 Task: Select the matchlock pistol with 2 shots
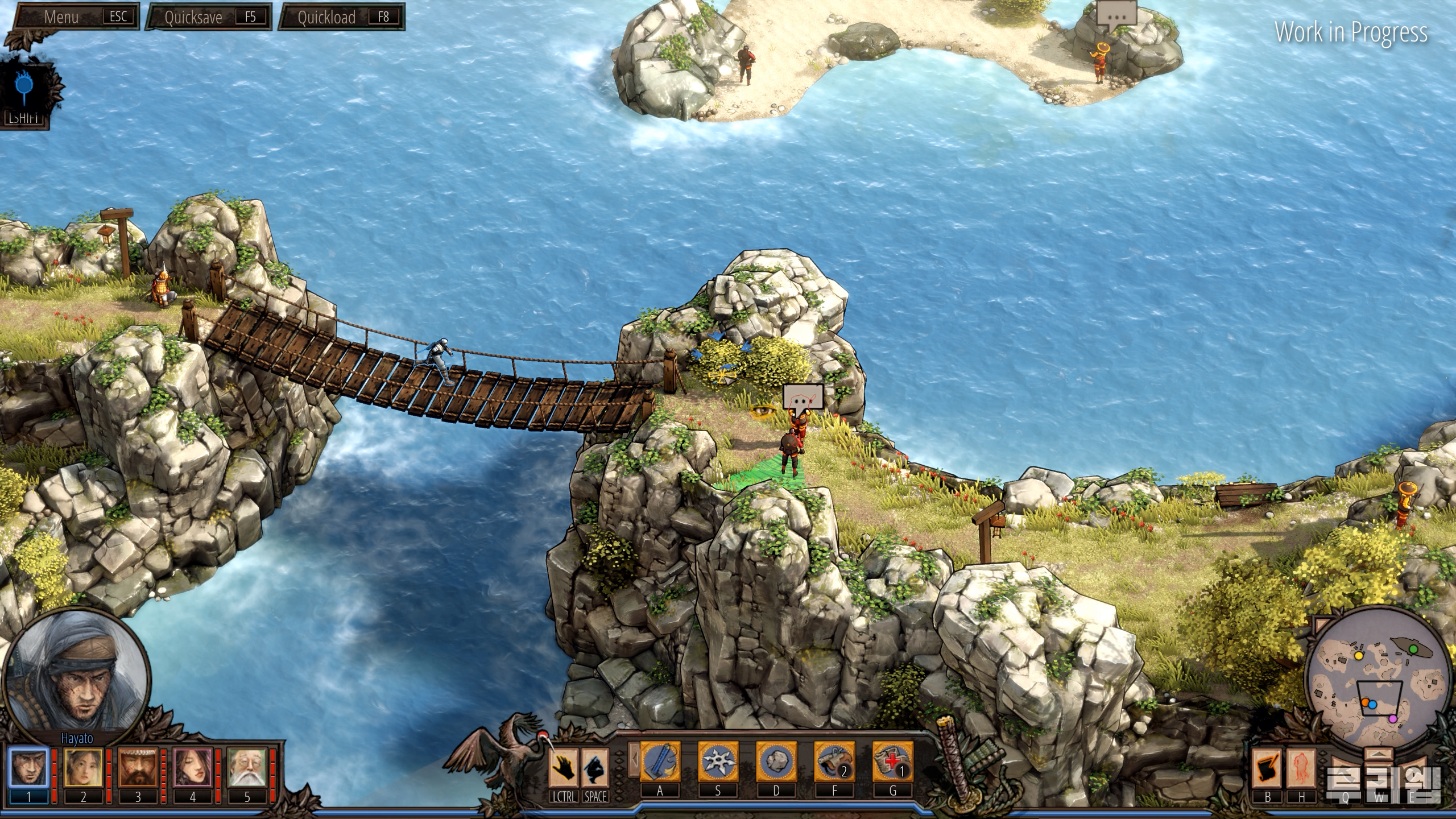(834, 762)
